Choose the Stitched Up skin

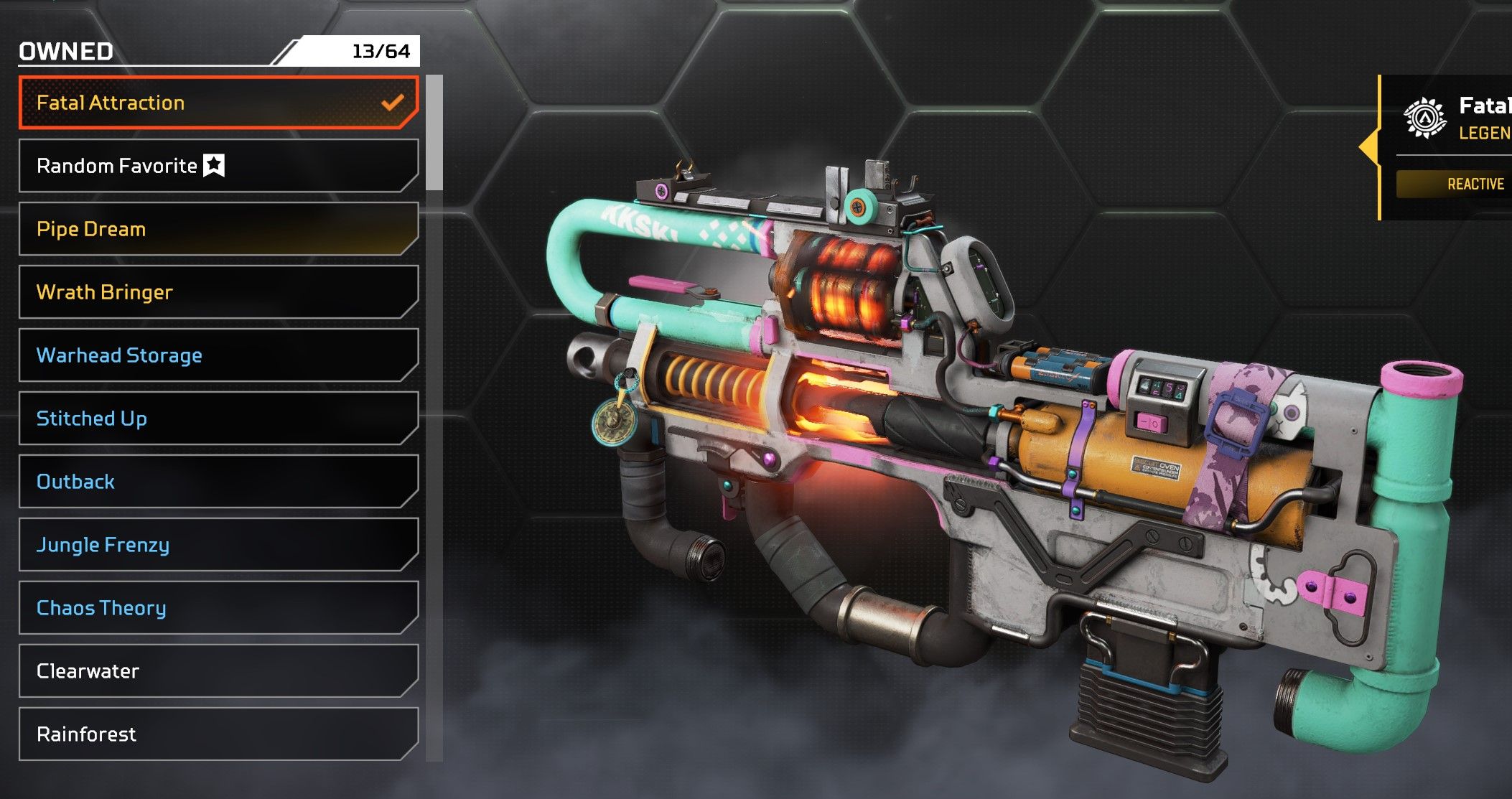[x=218, y=419]
